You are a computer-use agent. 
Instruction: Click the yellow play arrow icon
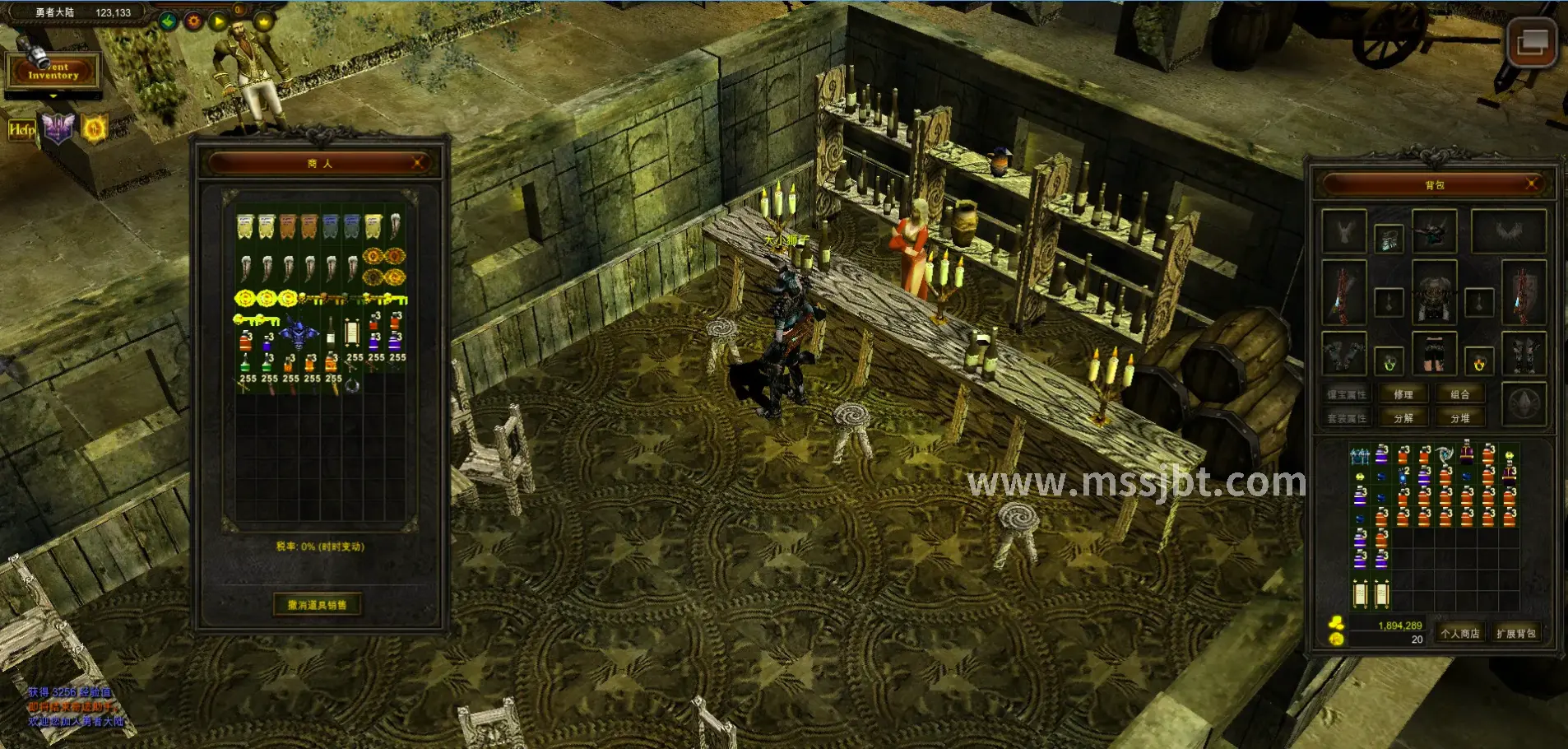click(217, 21)
